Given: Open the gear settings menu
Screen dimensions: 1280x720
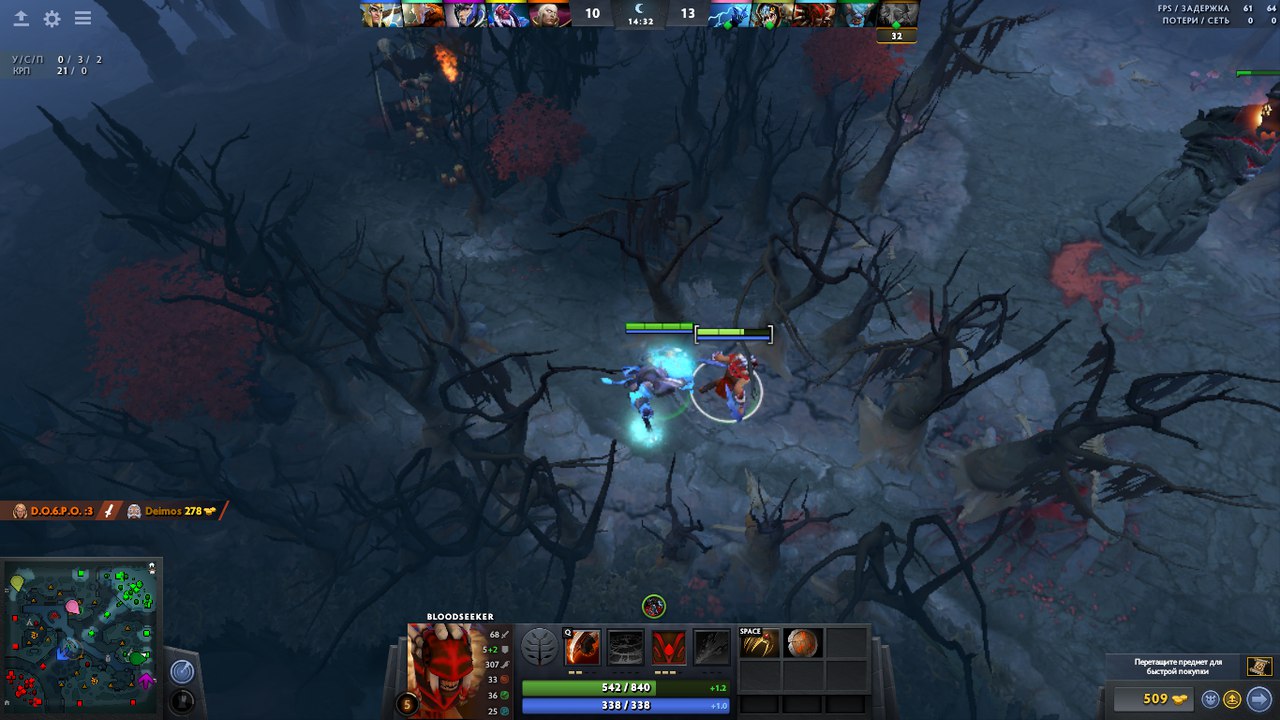Looking at the screenshot, I should [52, 19].
